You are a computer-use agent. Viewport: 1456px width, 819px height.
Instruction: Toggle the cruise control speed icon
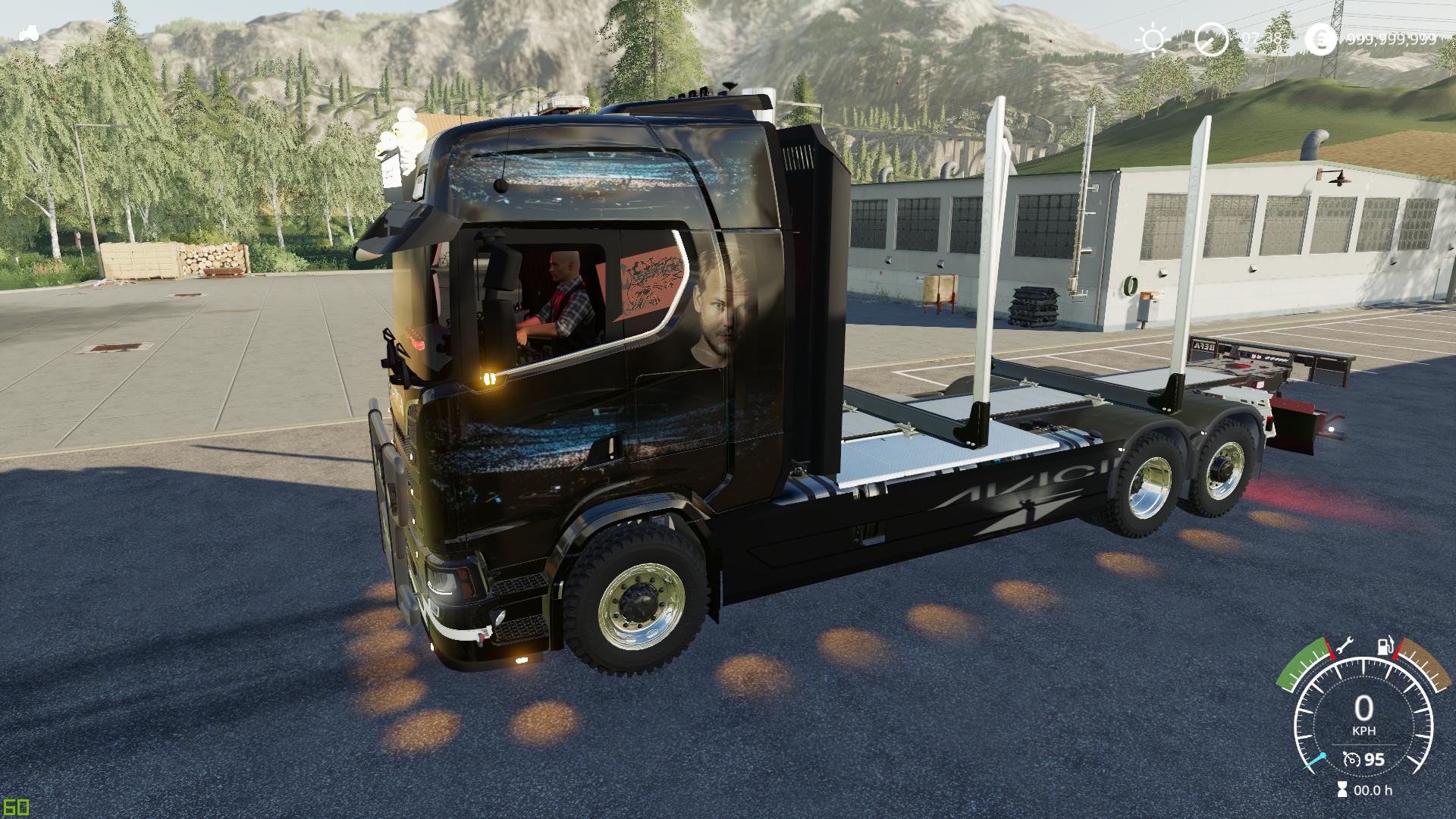pos(1351,759)
